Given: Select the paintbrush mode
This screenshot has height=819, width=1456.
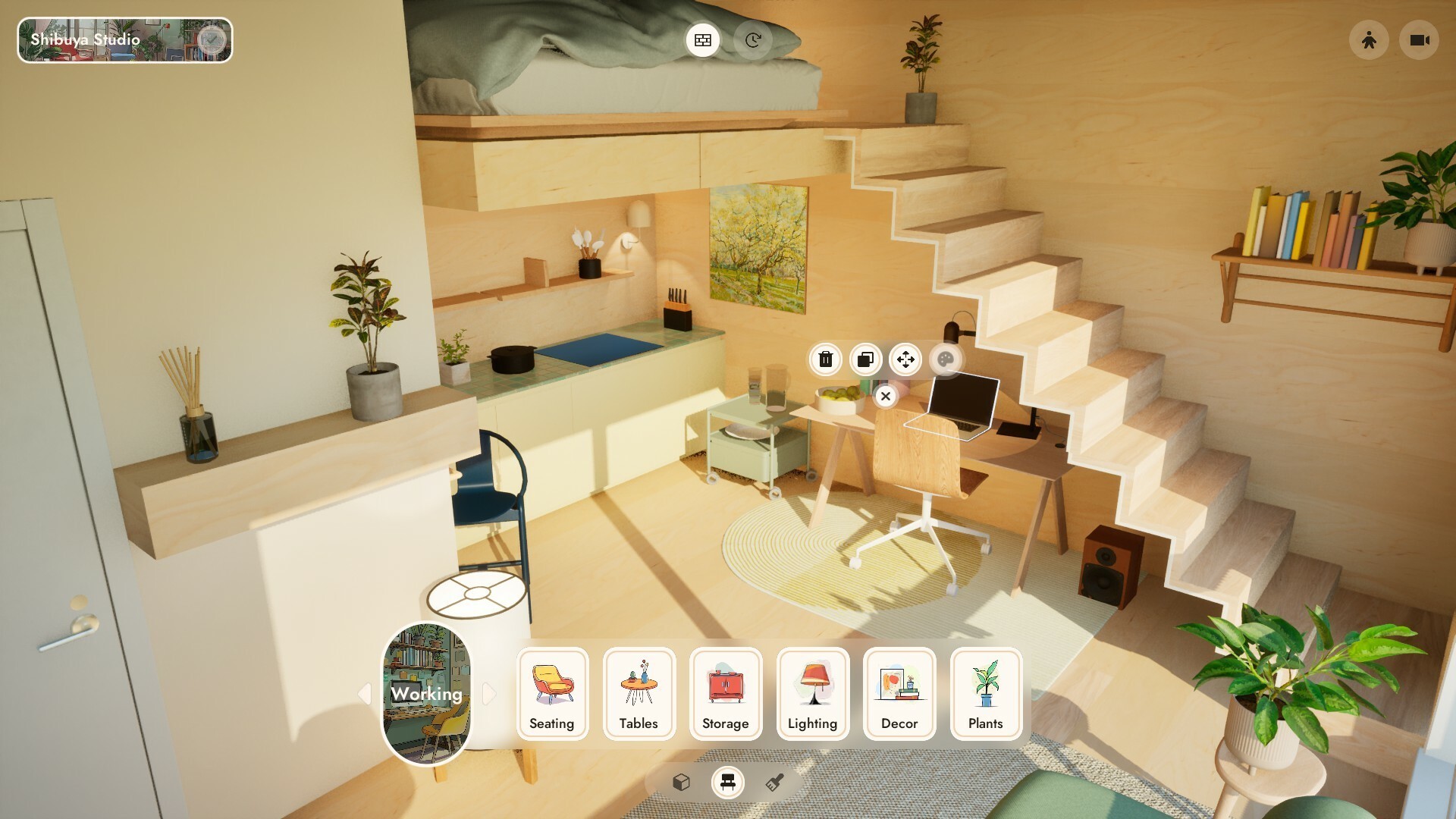Looking at the screenshot, I should (774, 782).
